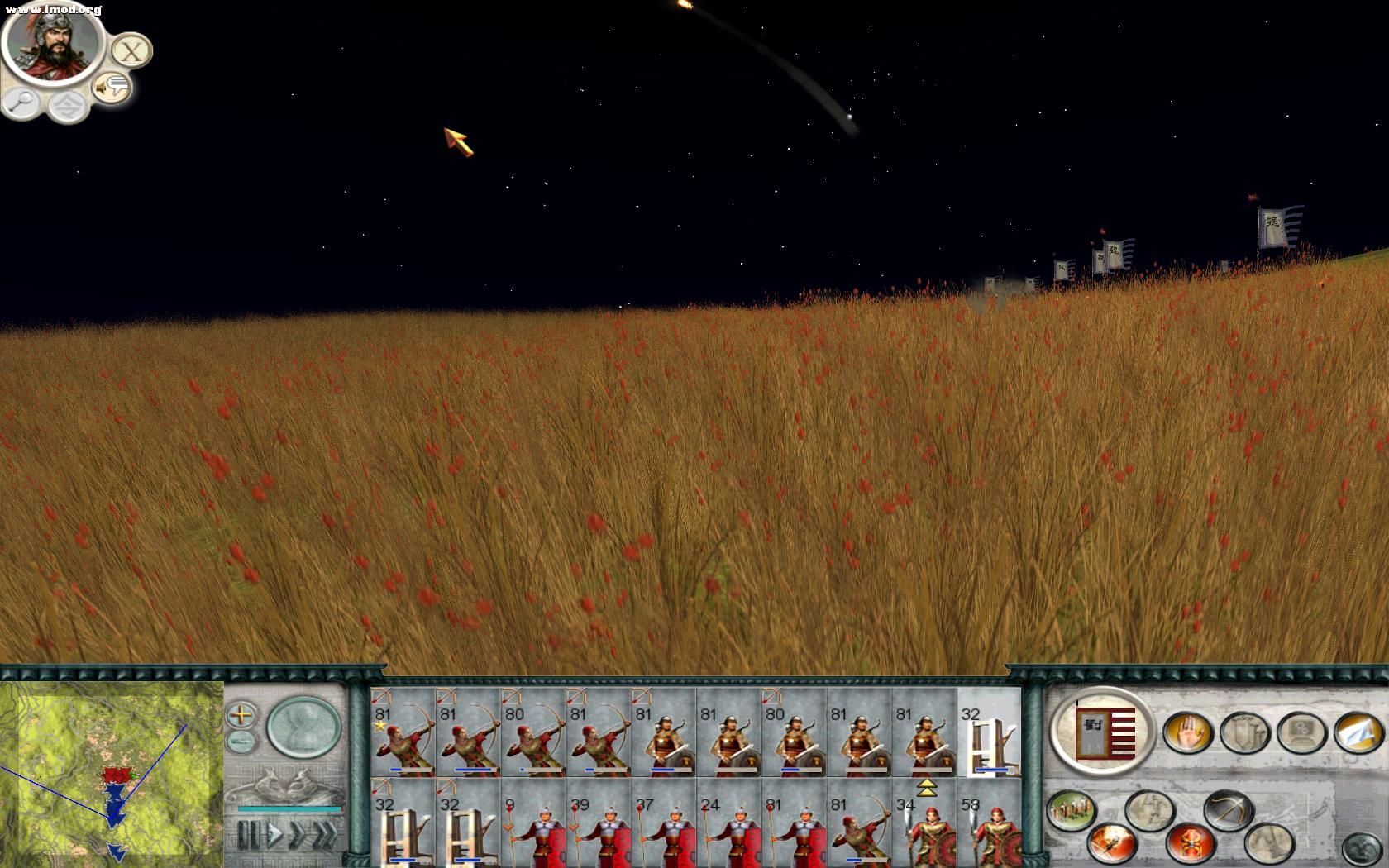
Task: Select the highlighted siege engine unit card
Action: pos(989,732)
